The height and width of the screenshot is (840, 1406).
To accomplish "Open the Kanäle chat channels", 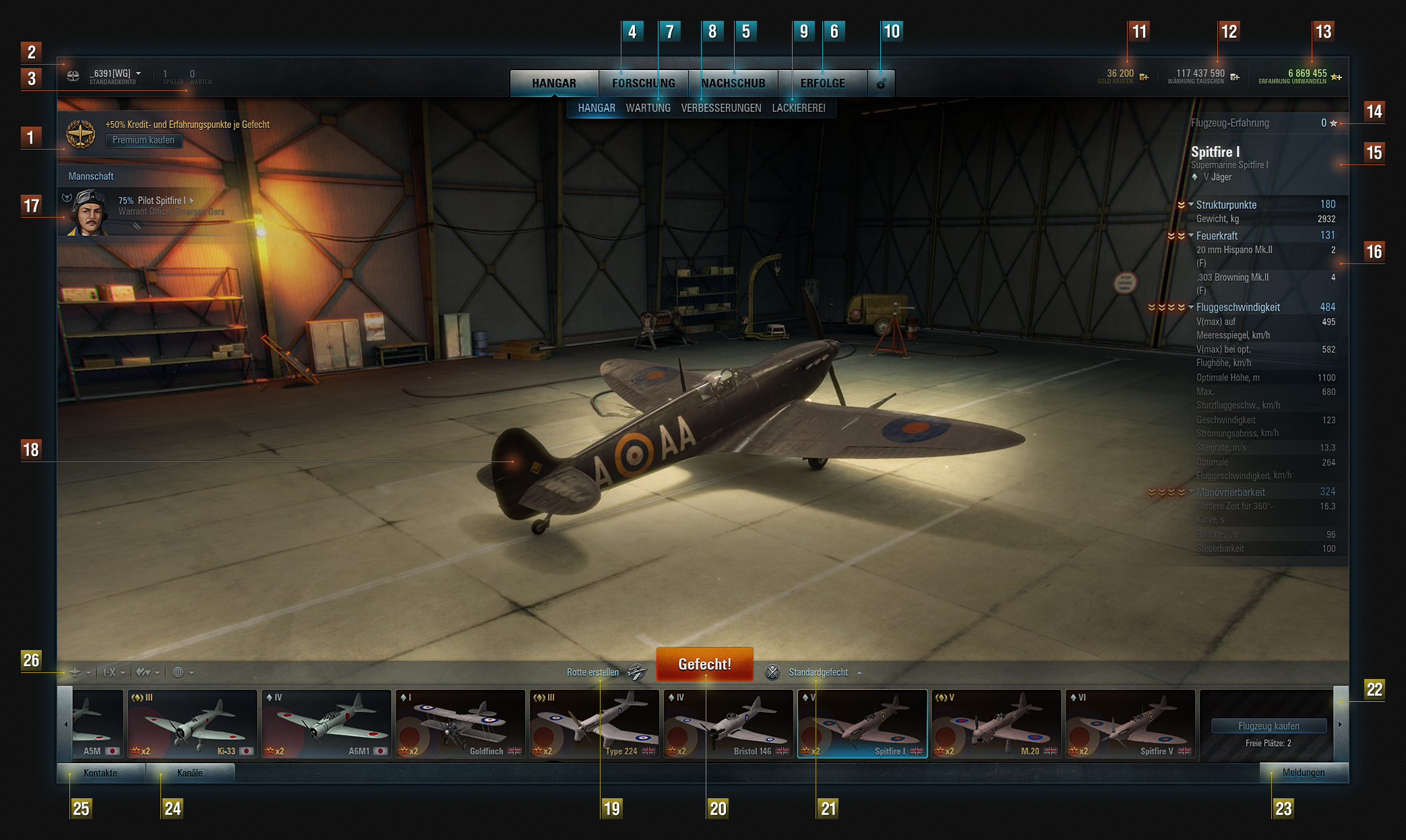I will 189,773.
